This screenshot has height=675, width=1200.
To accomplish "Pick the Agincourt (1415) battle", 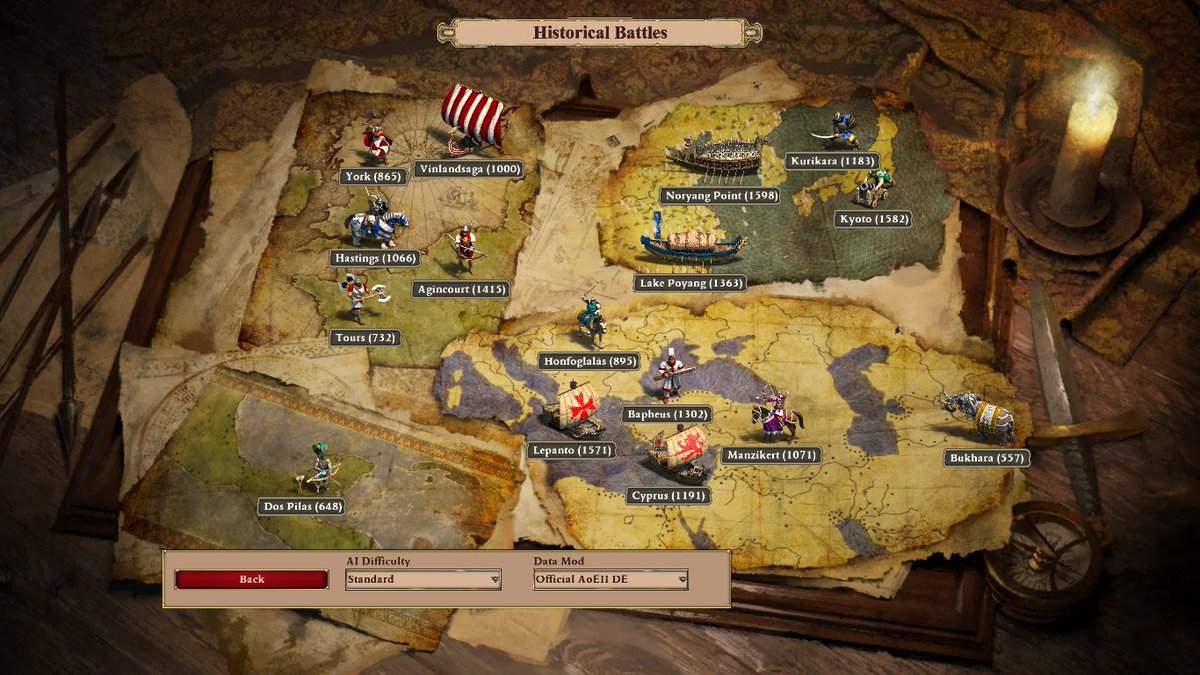I will point(461,289).
